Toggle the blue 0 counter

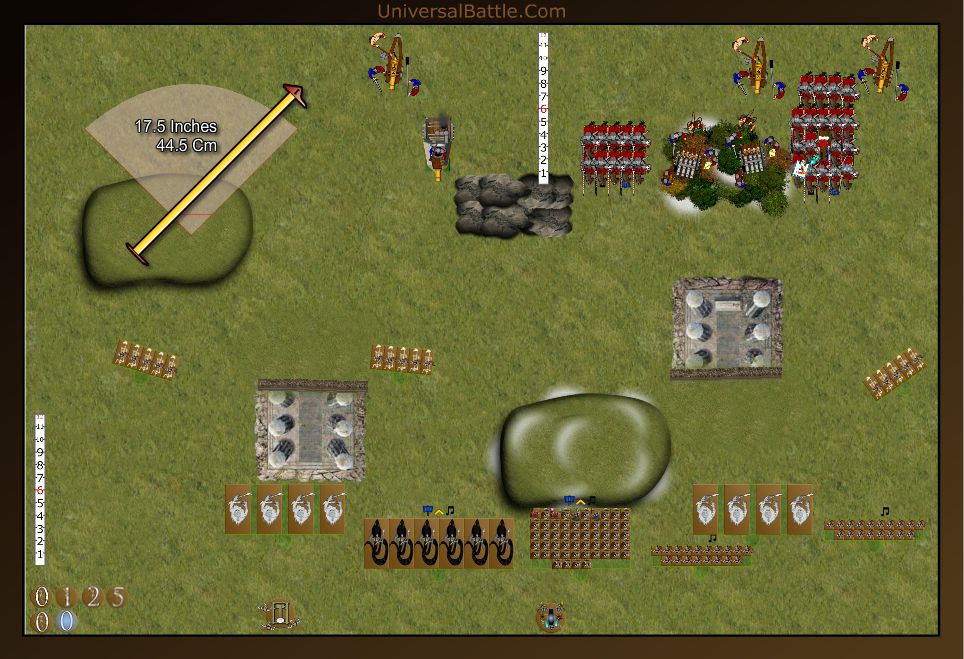[66, 621]
